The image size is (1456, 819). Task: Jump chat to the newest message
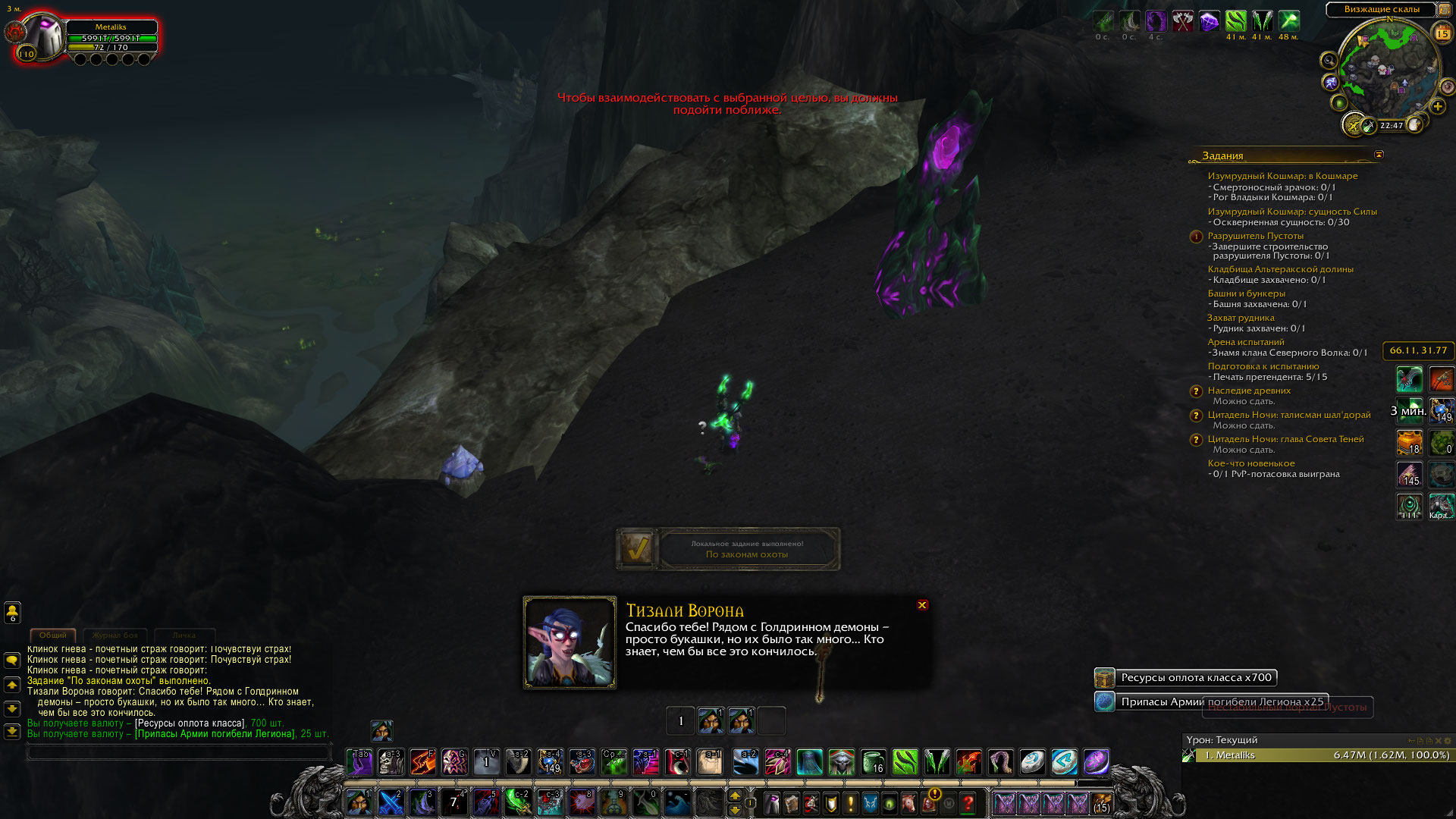coord(12,732)
